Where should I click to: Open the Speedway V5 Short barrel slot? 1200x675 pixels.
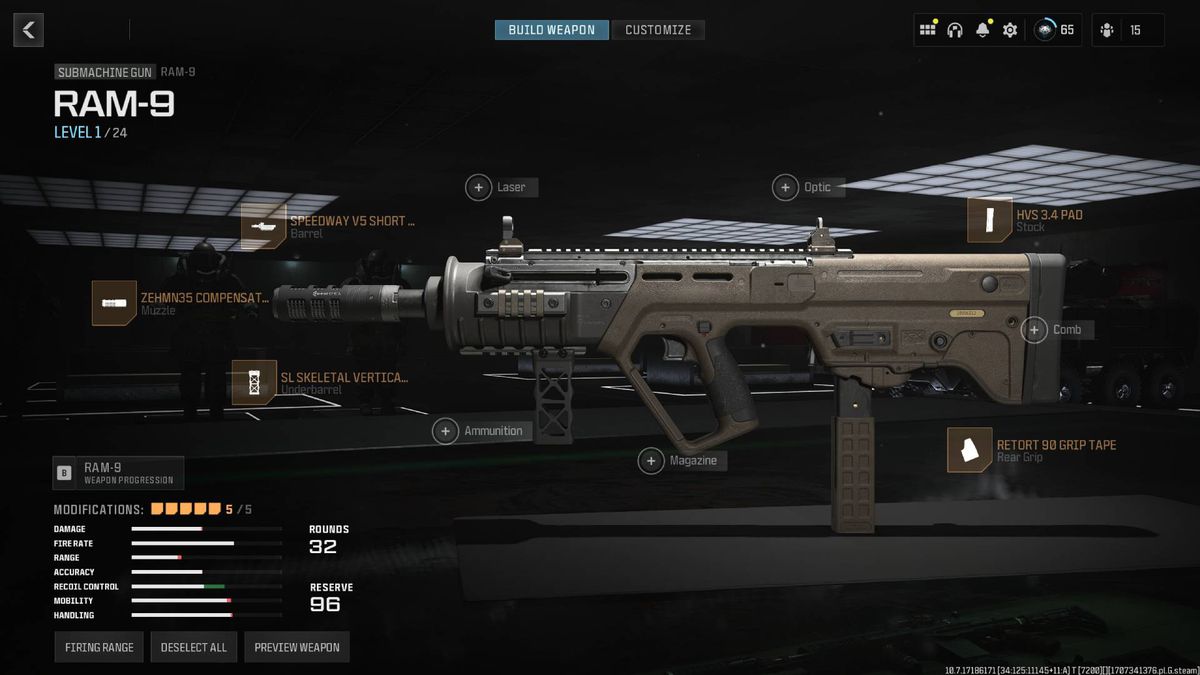click(x=264, y=226)
